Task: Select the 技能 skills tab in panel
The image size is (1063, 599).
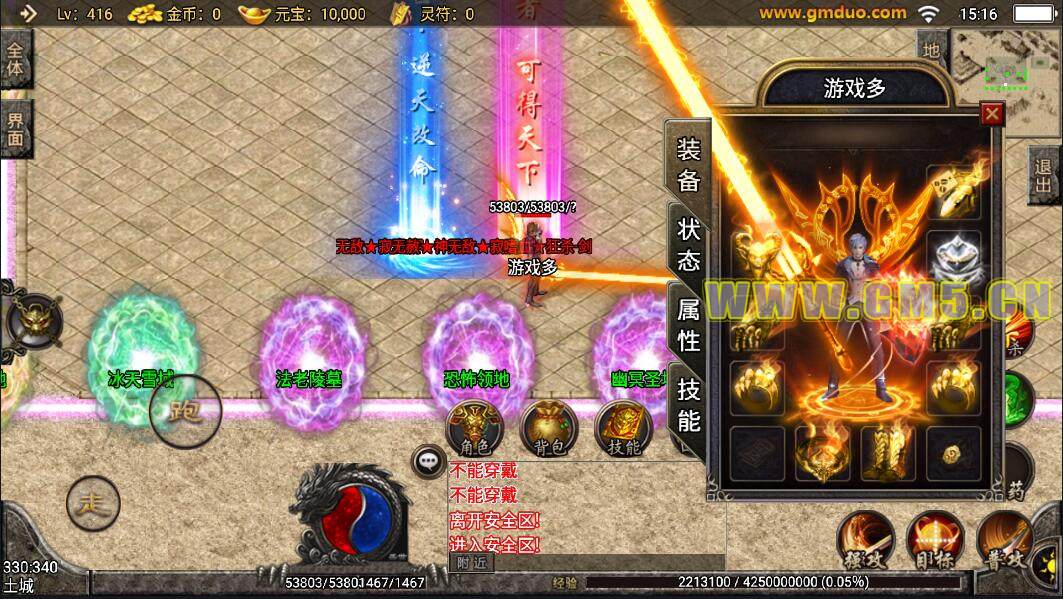Action: click(x=689, y=404)
